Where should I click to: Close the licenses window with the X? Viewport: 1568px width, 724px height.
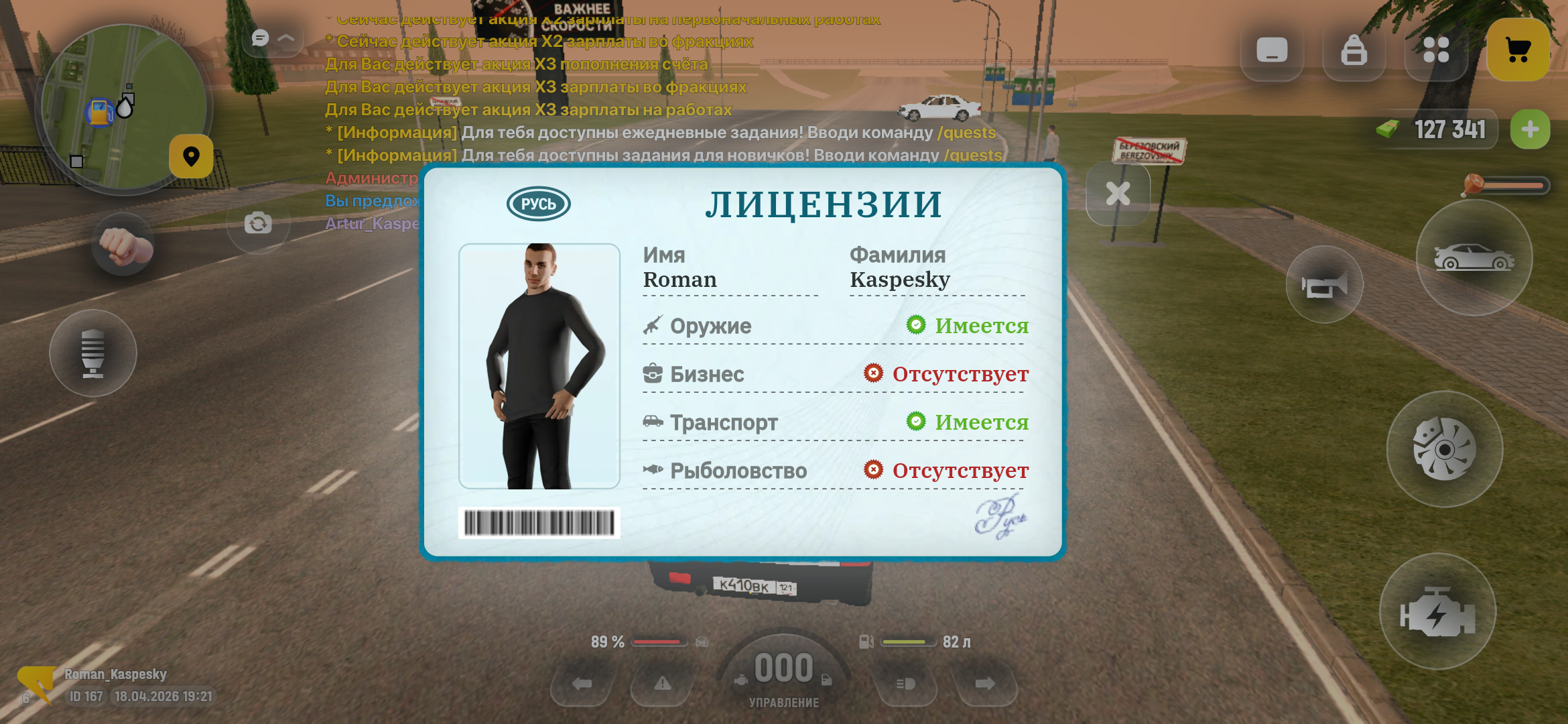[1118, 194]
